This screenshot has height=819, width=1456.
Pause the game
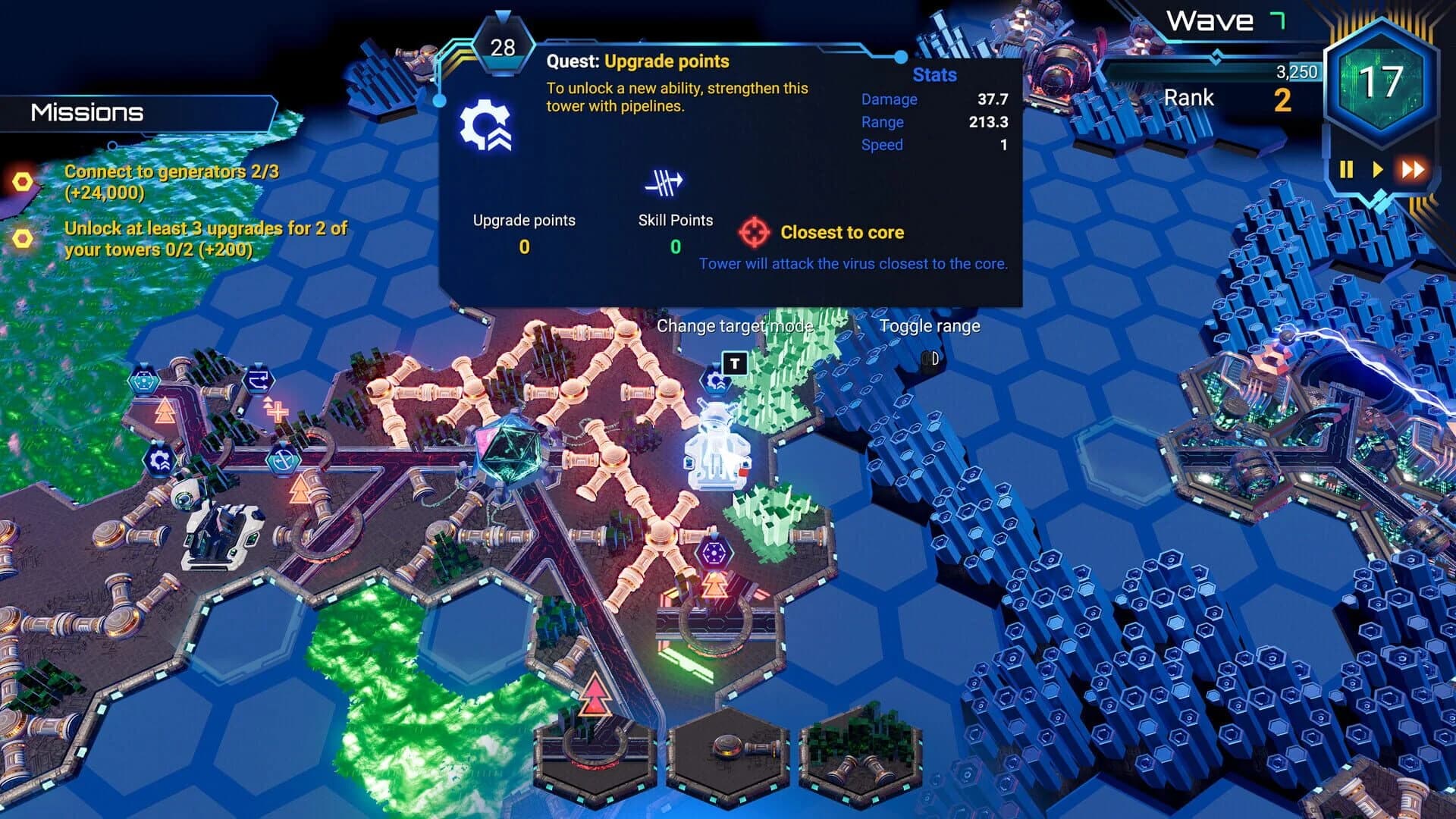point(1346,170)
